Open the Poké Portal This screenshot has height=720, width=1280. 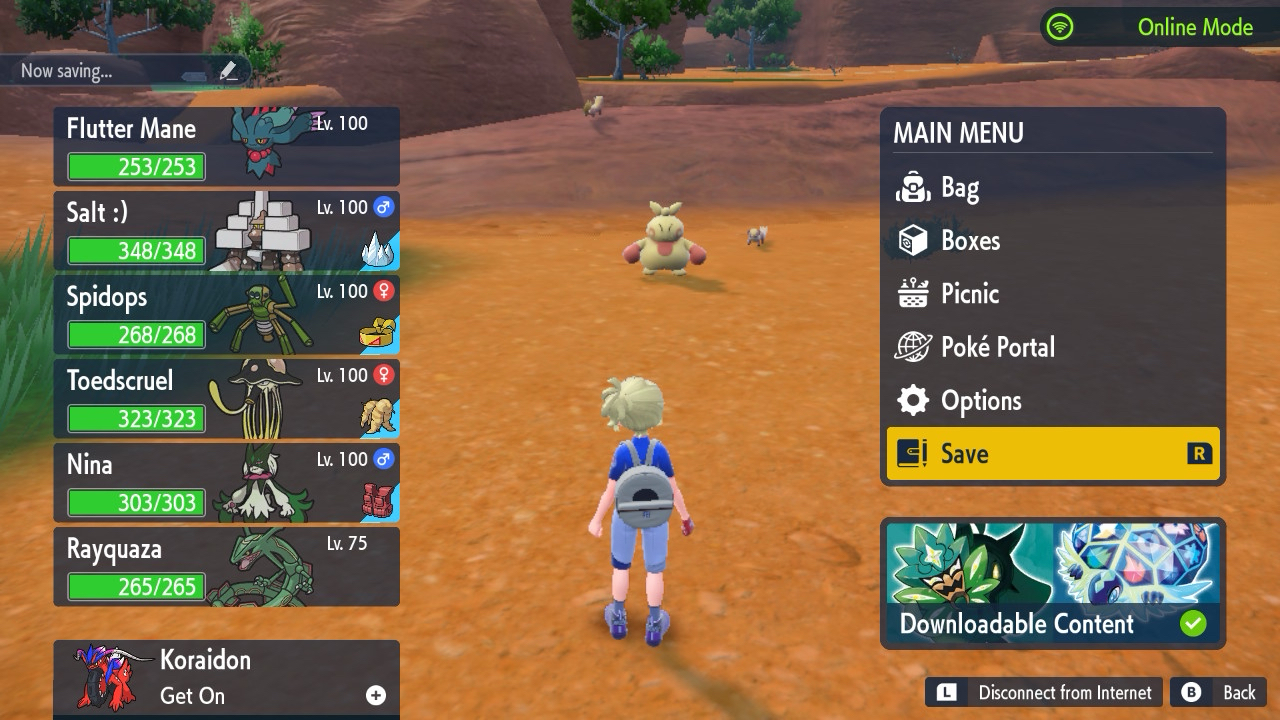click(1052, 347)
